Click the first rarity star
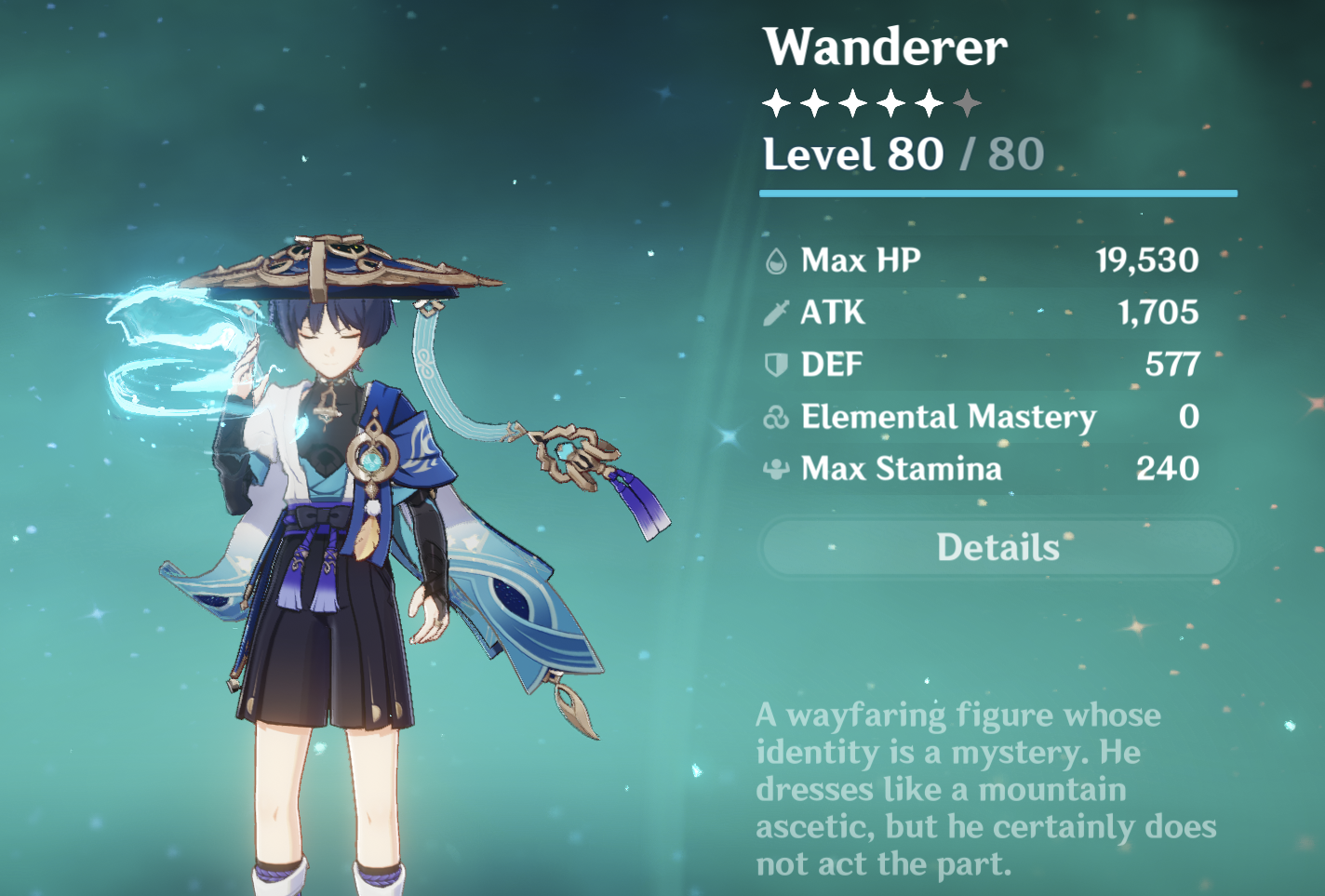The image size is (1325, 896). coord(774,102)
